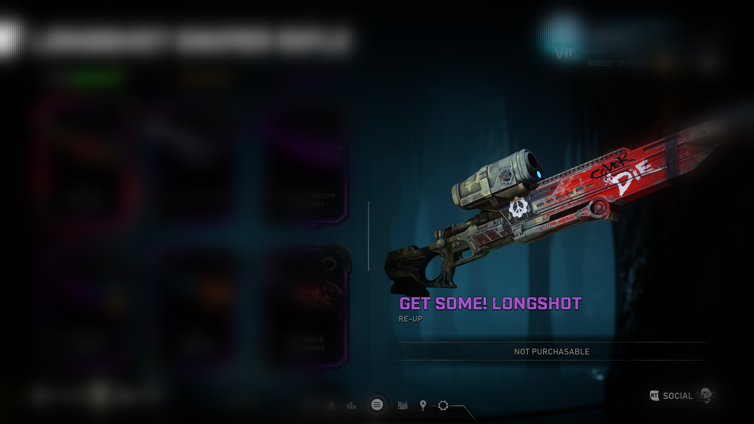Select the envelope icon in bottom bar
The width and height of the screenshot is (754, 424).
pos(402,406)
